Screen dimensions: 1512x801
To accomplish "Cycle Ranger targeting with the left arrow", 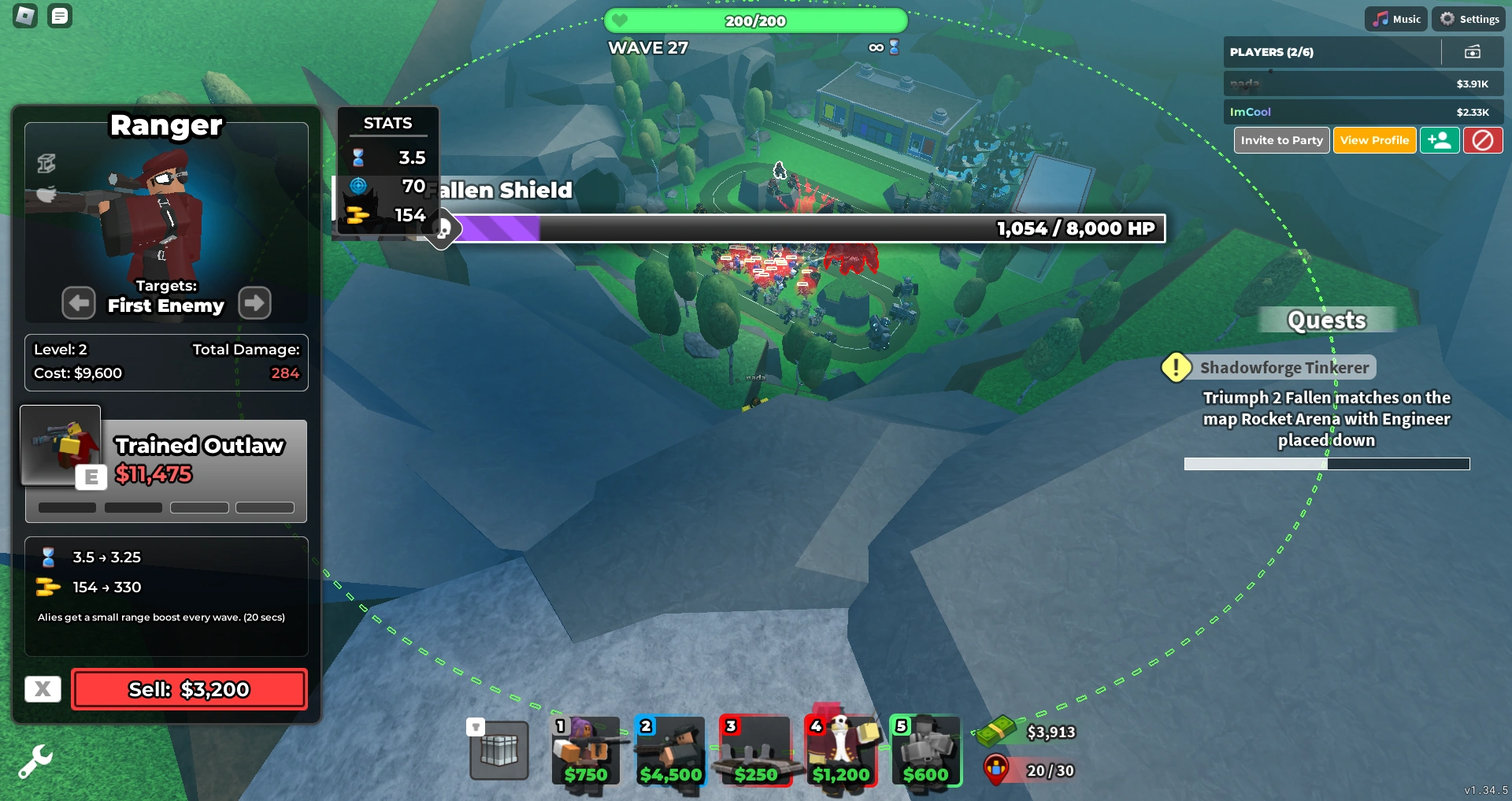I will point(78,302).
